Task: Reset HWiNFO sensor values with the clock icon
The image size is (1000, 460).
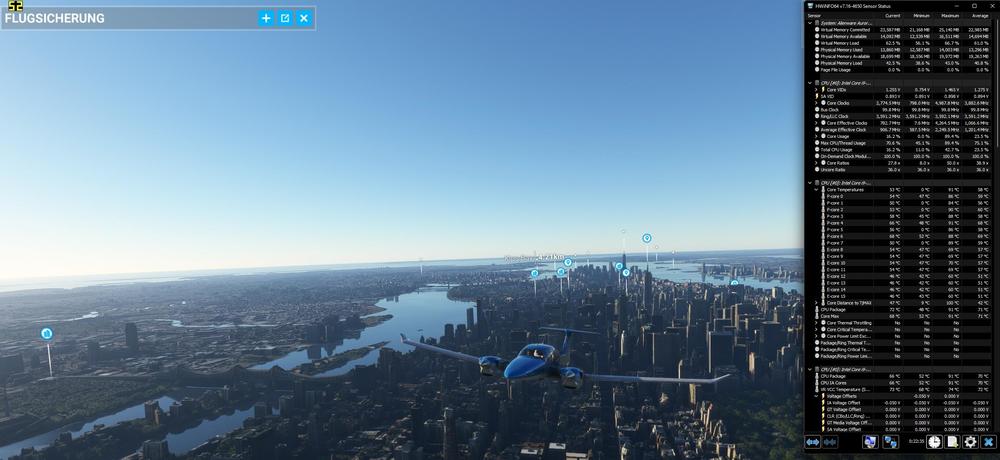Action: click(x=933, y=441)
